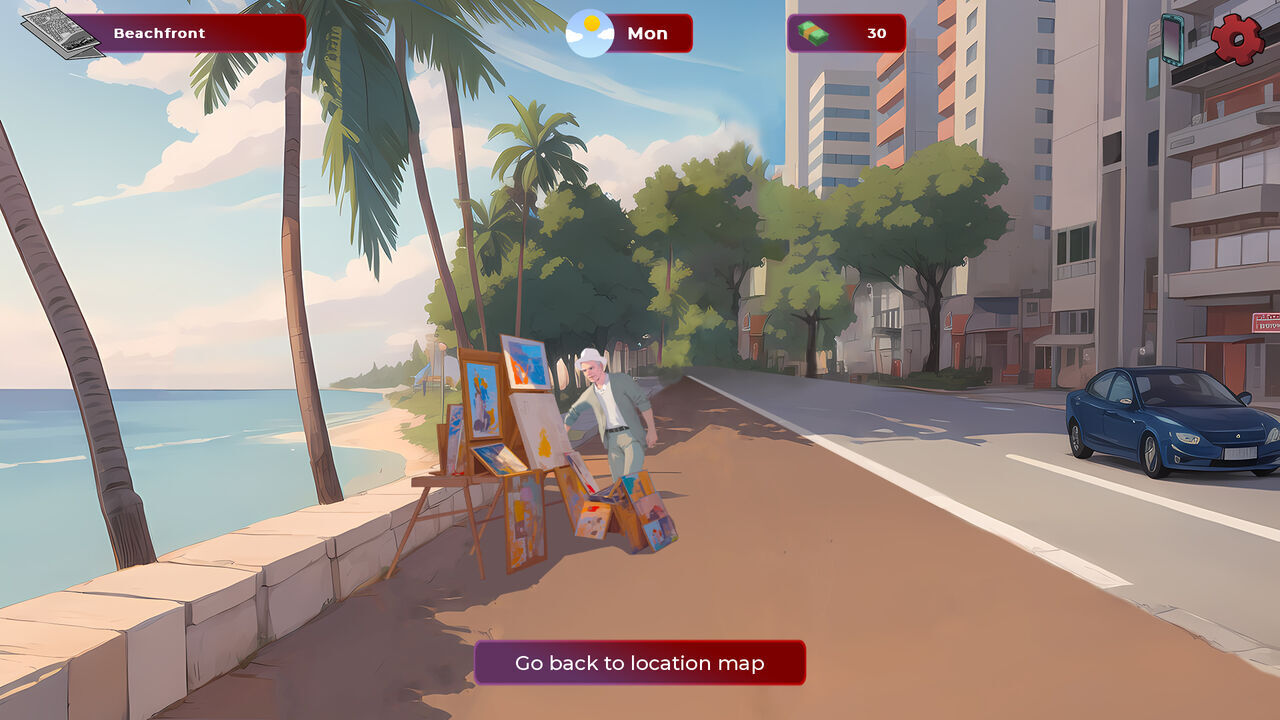
Task: Go back to location map
Action: (x=639, y=663)
